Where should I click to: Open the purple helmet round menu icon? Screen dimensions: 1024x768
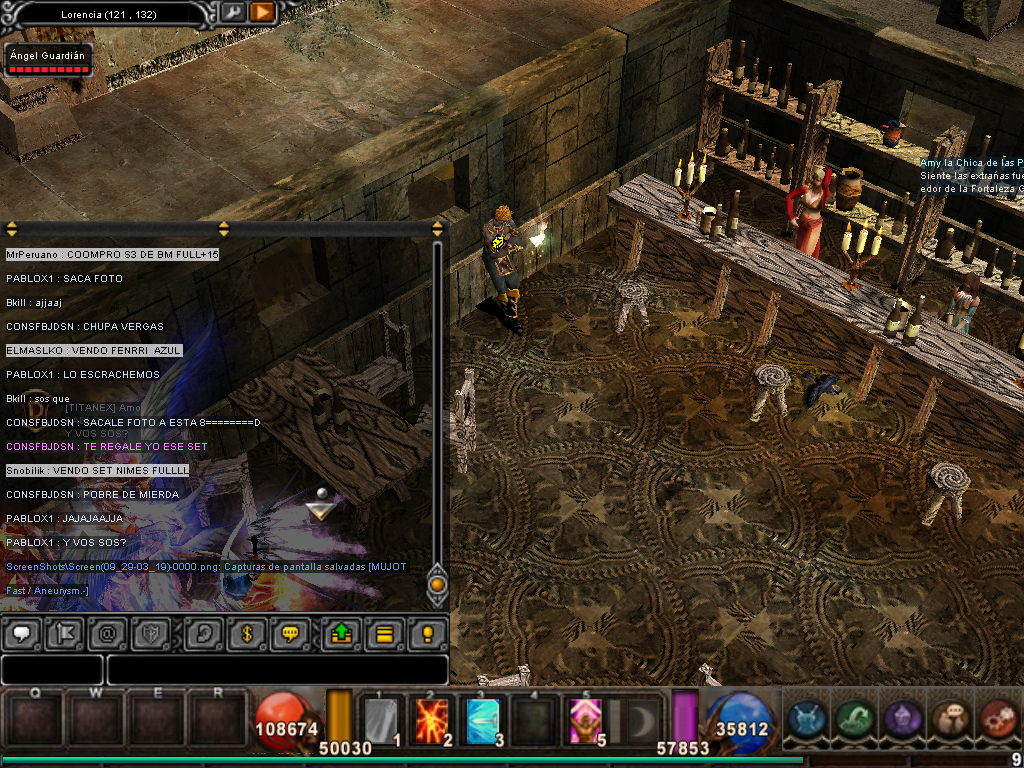pos(901,718)
